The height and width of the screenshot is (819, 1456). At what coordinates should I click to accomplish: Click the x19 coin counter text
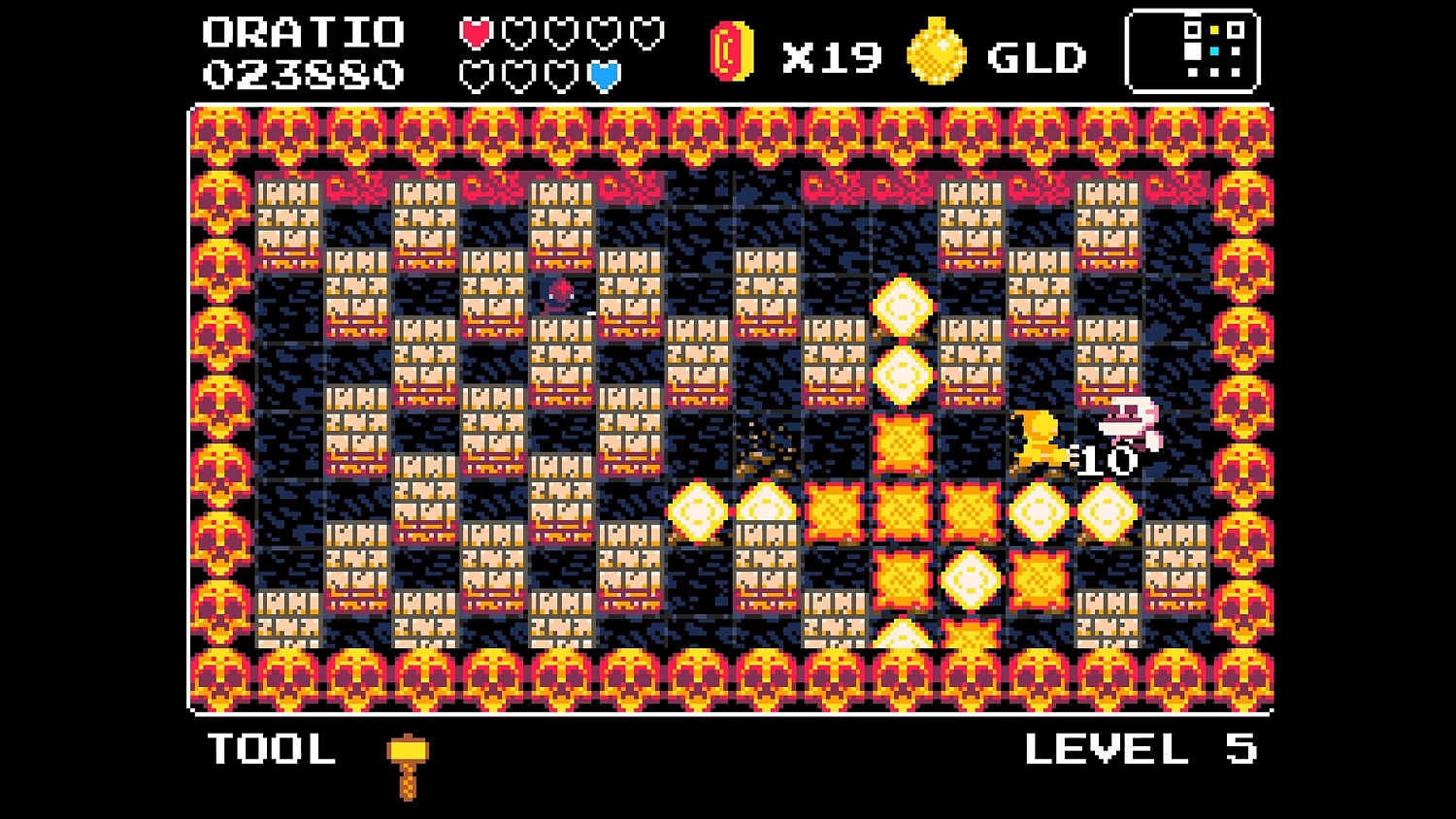[831, 56]
